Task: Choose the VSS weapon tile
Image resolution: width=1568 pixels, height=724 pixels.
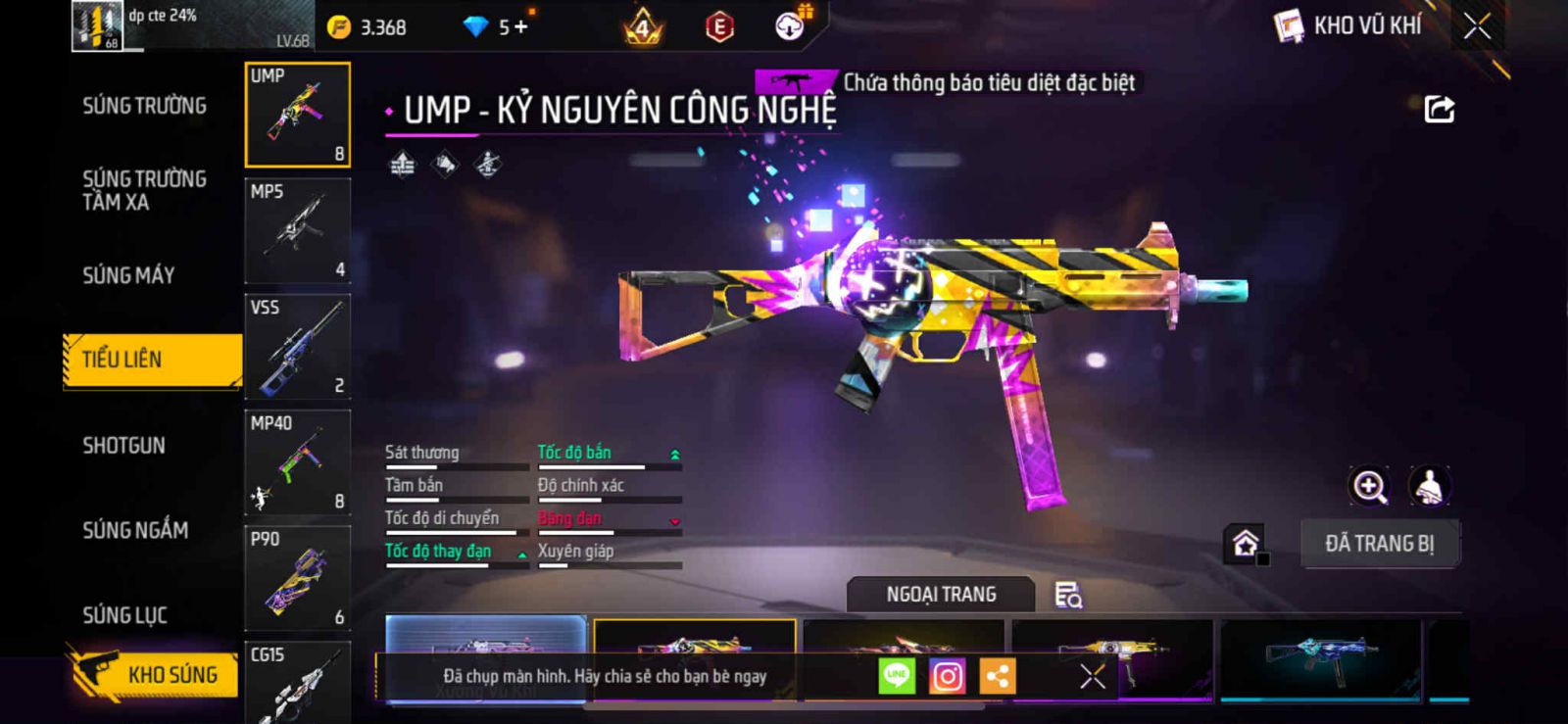Action: point(298,347)
